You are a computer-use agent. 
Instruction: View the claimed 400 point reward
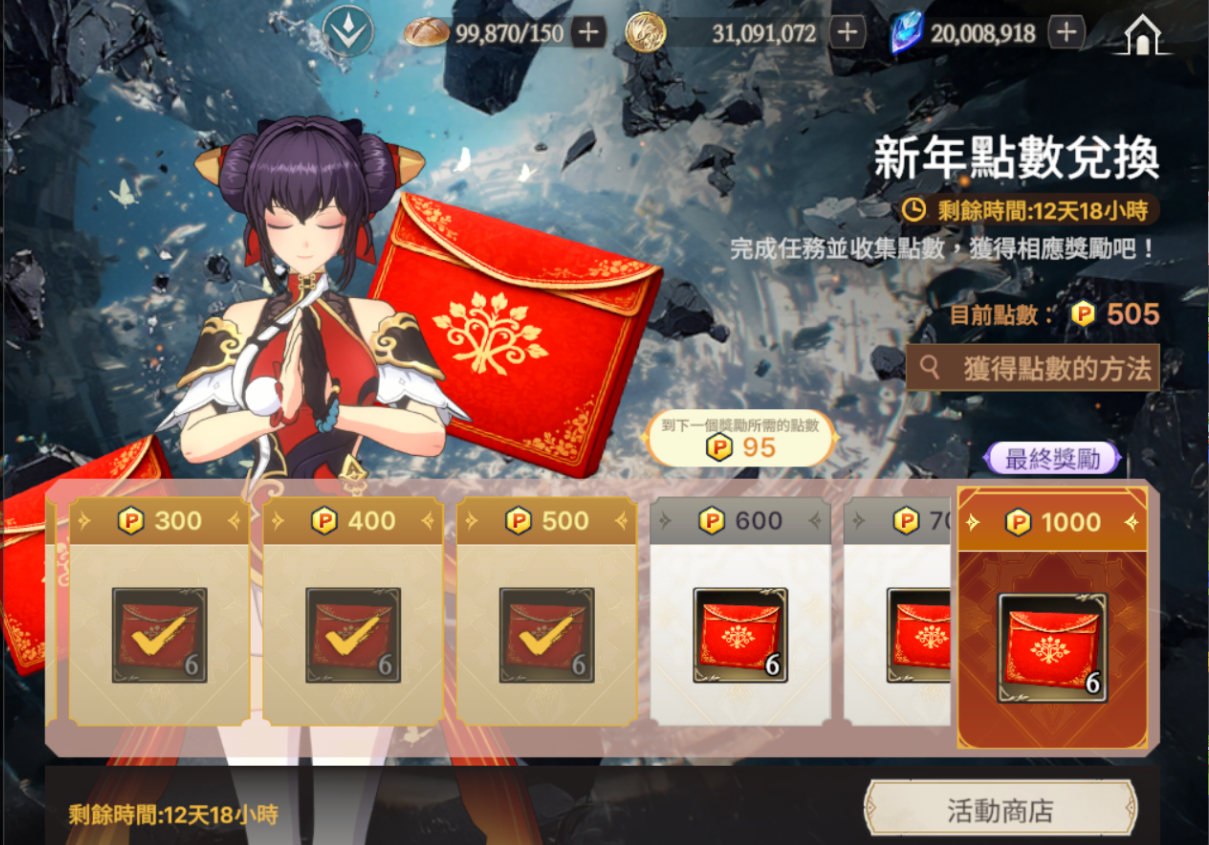353,635
